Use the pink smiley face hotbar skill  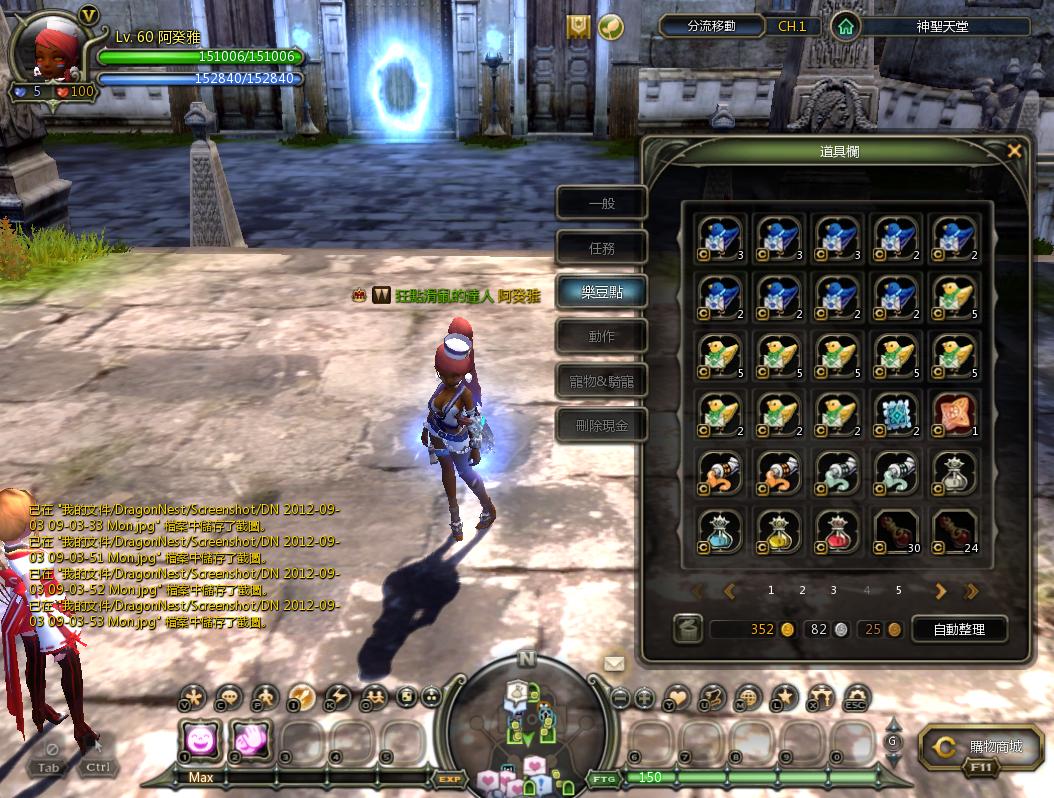(x=199, y=741)
